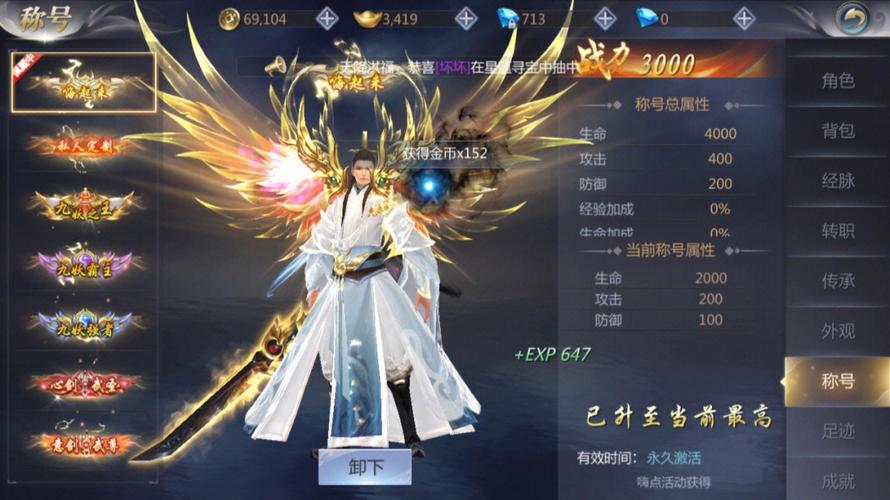This screenshot has height=500, width=890.
Task: Select the 九妖之主 title
Action: [x=84, y=205]
